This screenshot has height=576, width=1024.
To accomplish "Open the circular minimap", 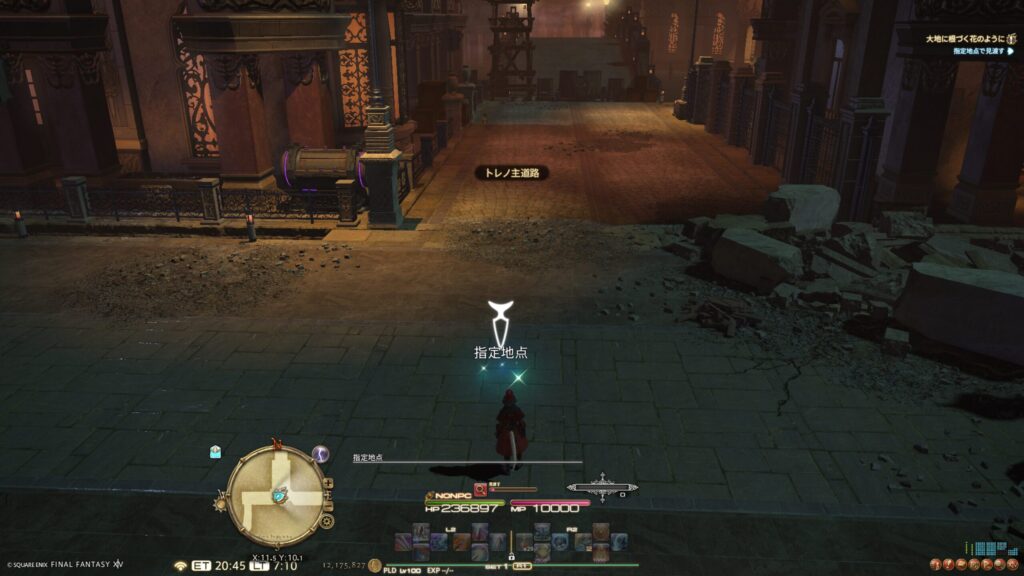I will 276,495.
